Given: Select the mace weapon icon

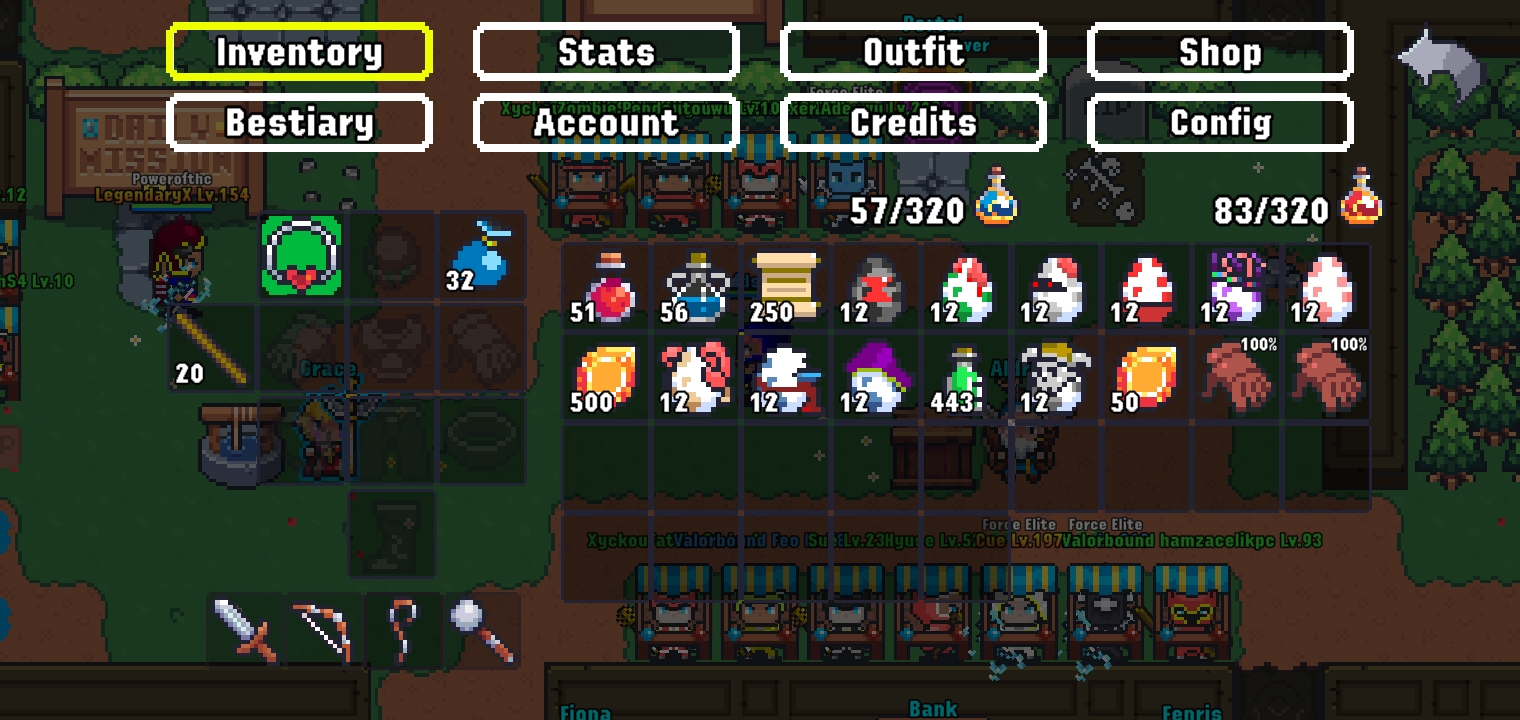Looking at the screenshot, I should click(482, 628).
